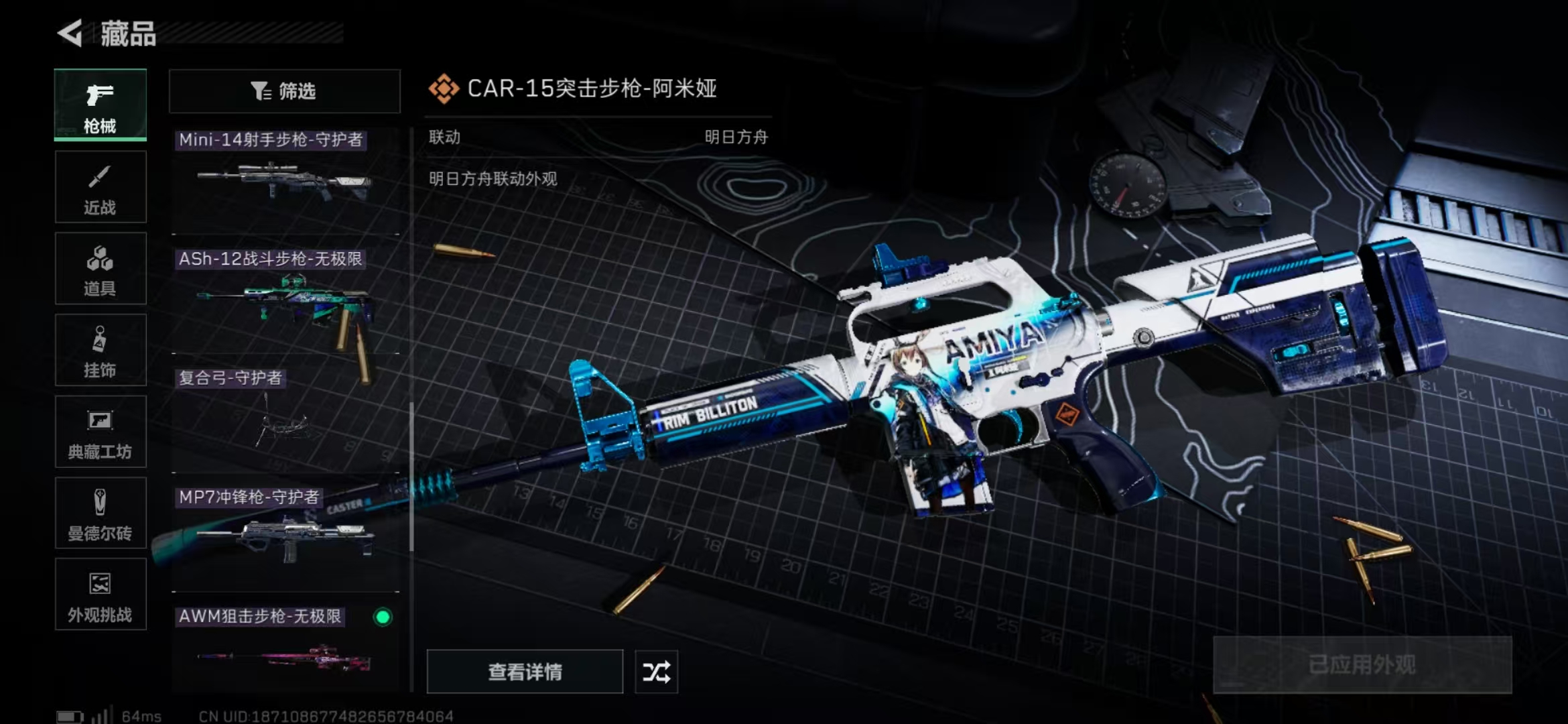The height and width of the screenshot is (724, 1568).
Task: Open the 典藏工坊 workshop icon
Action: click(x=100, y=432)
